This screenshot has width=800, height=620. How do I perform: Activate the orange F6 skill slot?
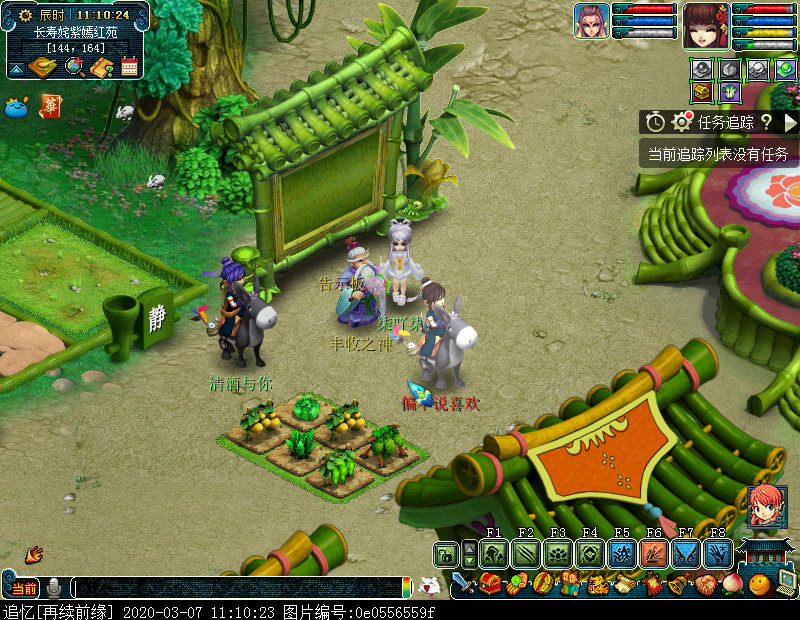tap(654, 554)
